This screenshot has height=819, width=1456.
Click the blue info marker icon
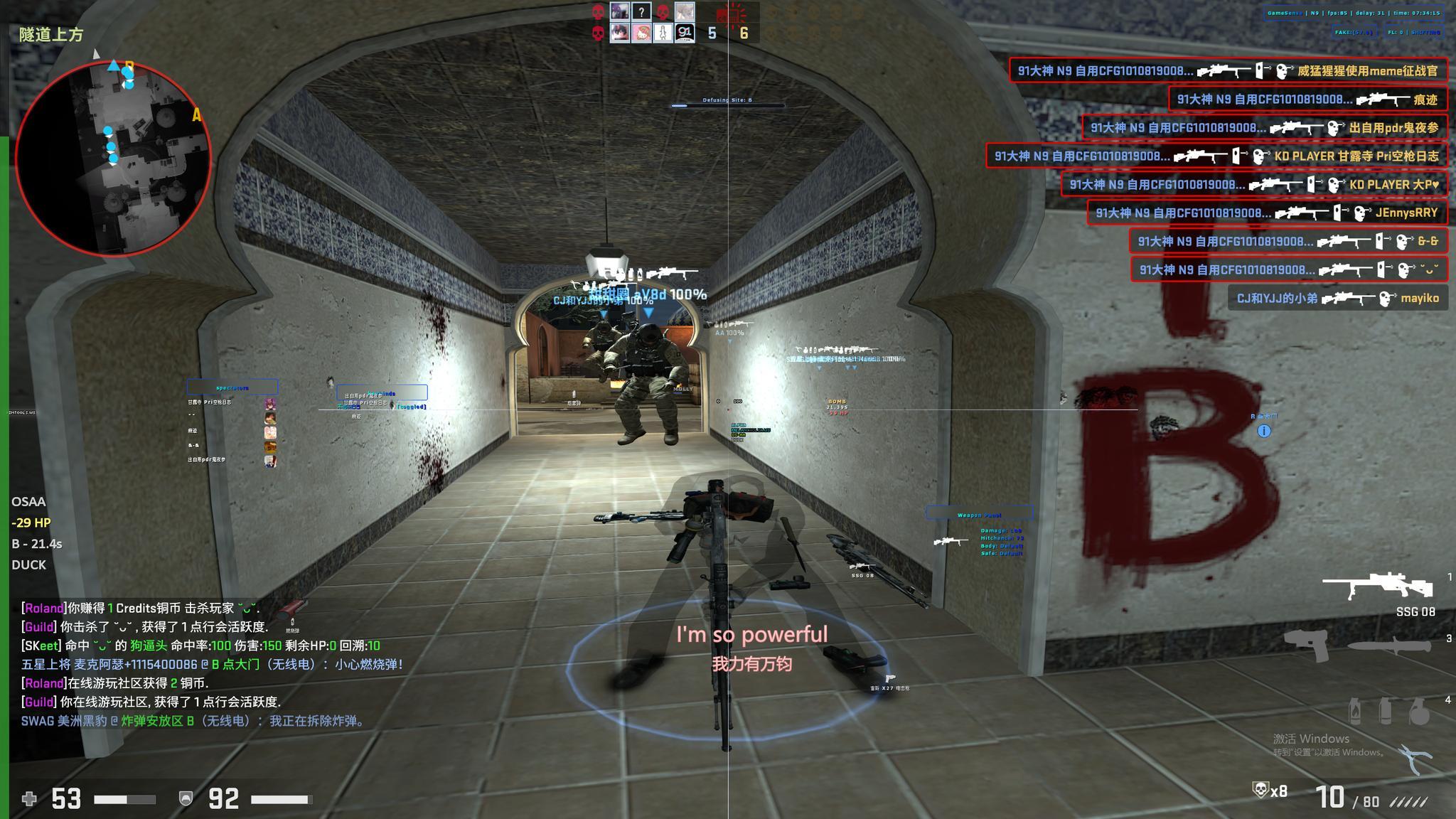tap(1264, 431)
